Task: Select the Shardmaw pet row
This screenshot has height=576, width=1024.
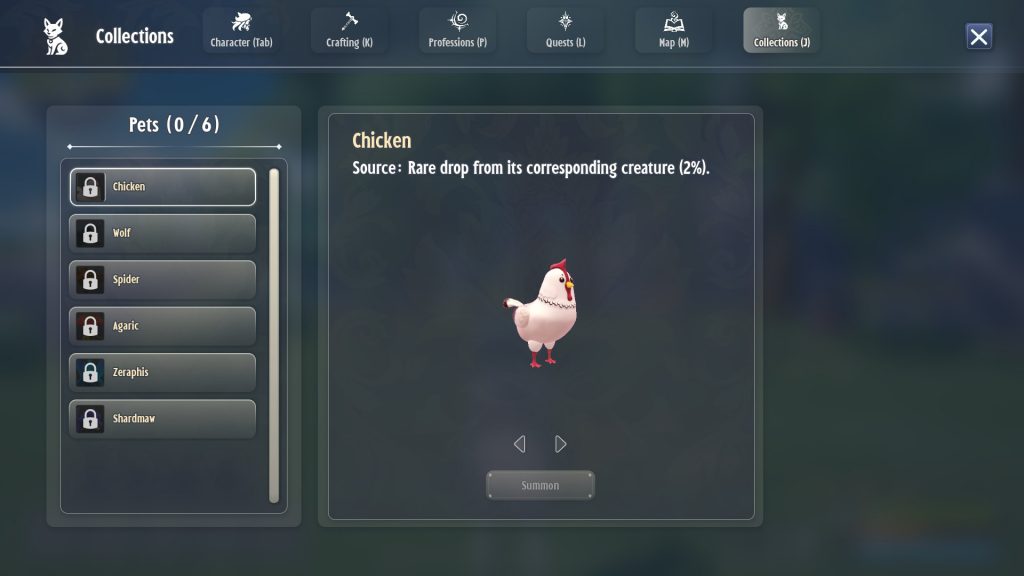Action: 162,419
